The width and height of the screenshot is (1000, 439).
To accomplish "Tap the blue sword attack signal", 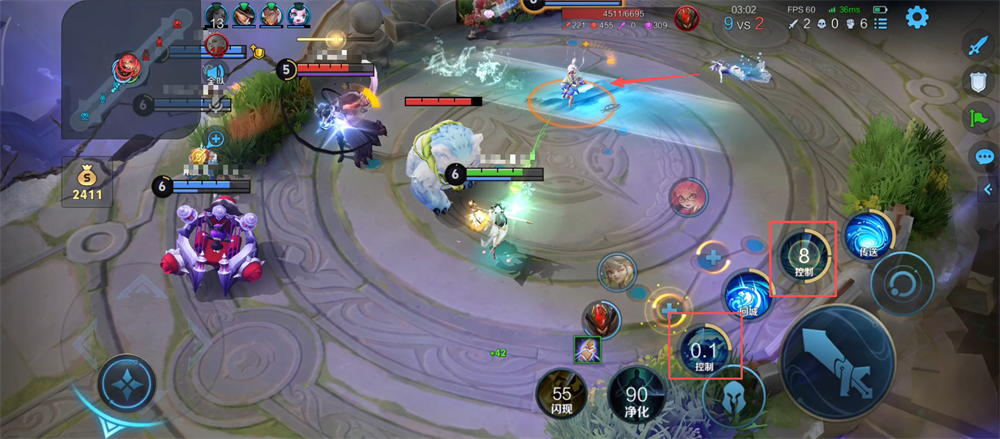I will tap(979, 46).
